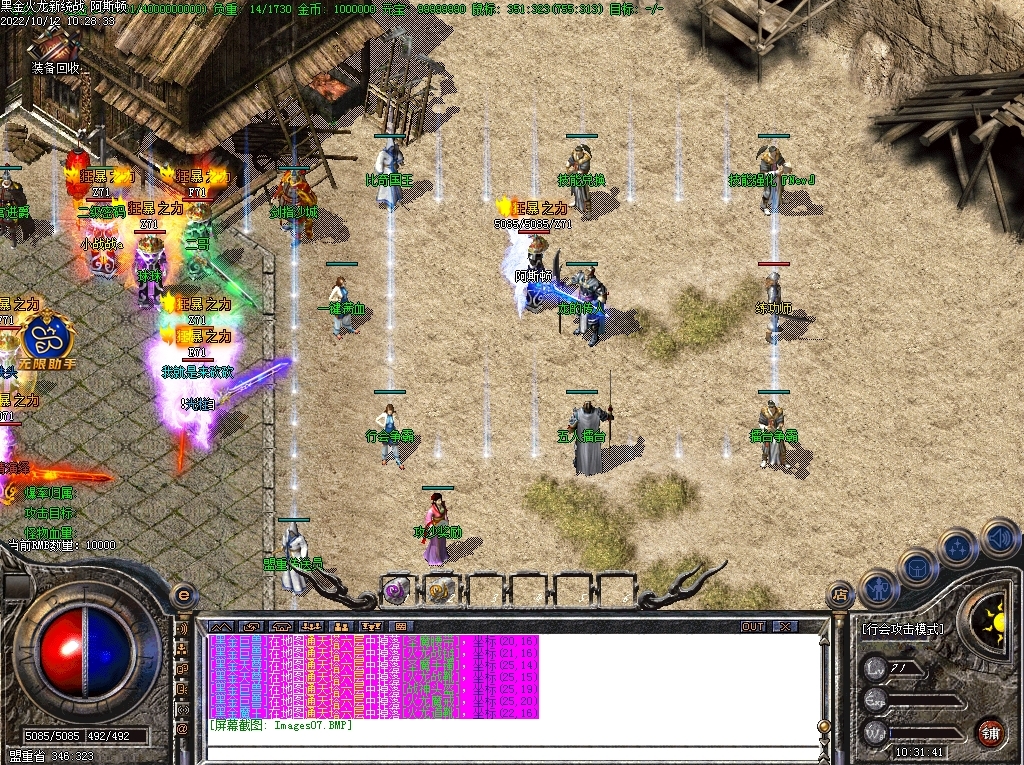Toggle the sound speaker button
This screenshot has height=765, width=1024.
click(x=1000, y=537)
